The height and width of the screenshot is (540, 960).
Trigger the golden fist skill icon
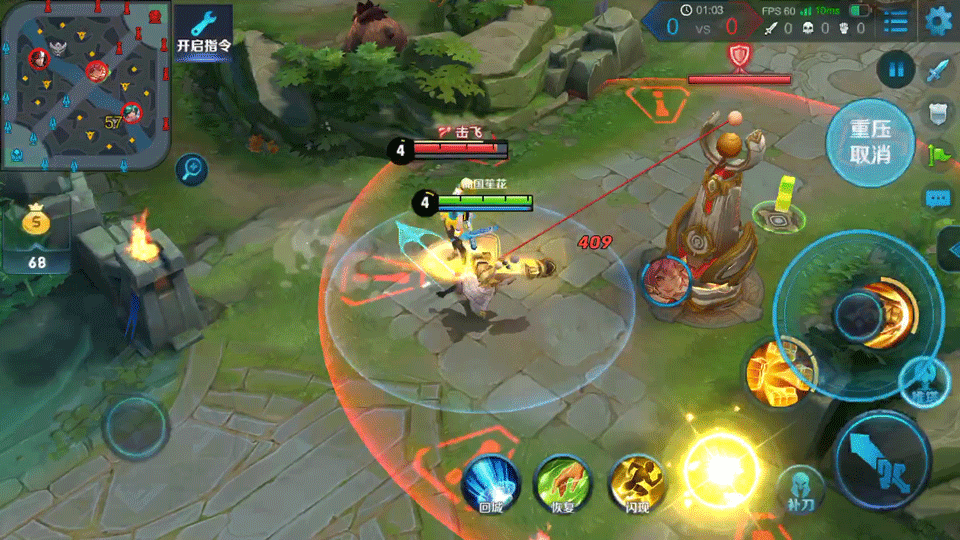click(x=775, y=370)
